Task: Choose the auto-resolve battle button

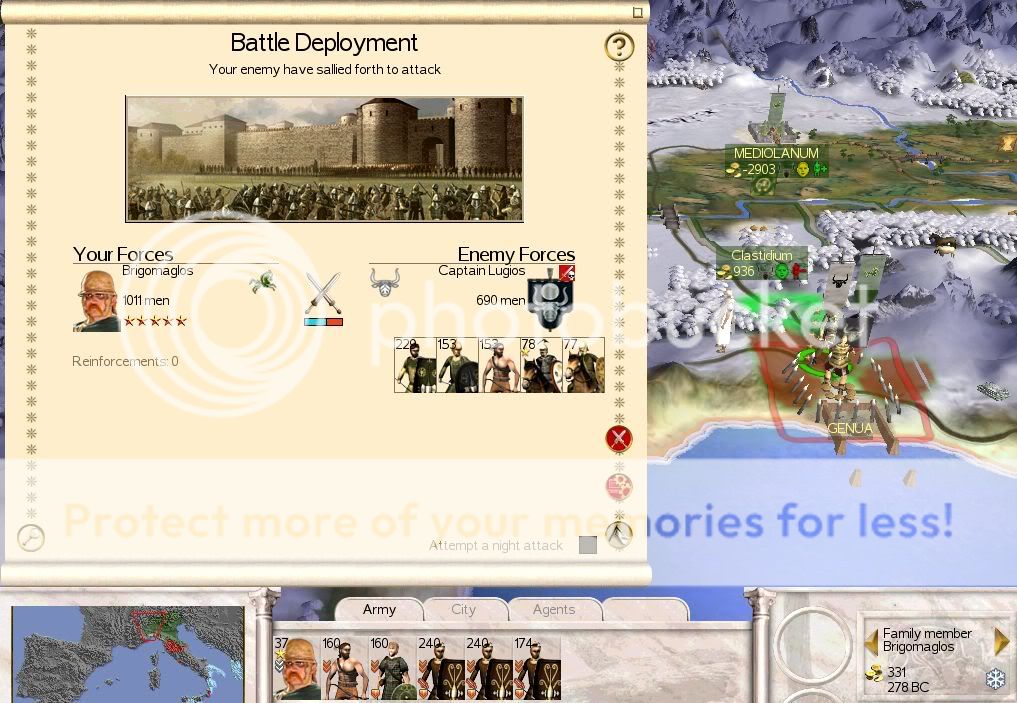Action: coord(619,487)
